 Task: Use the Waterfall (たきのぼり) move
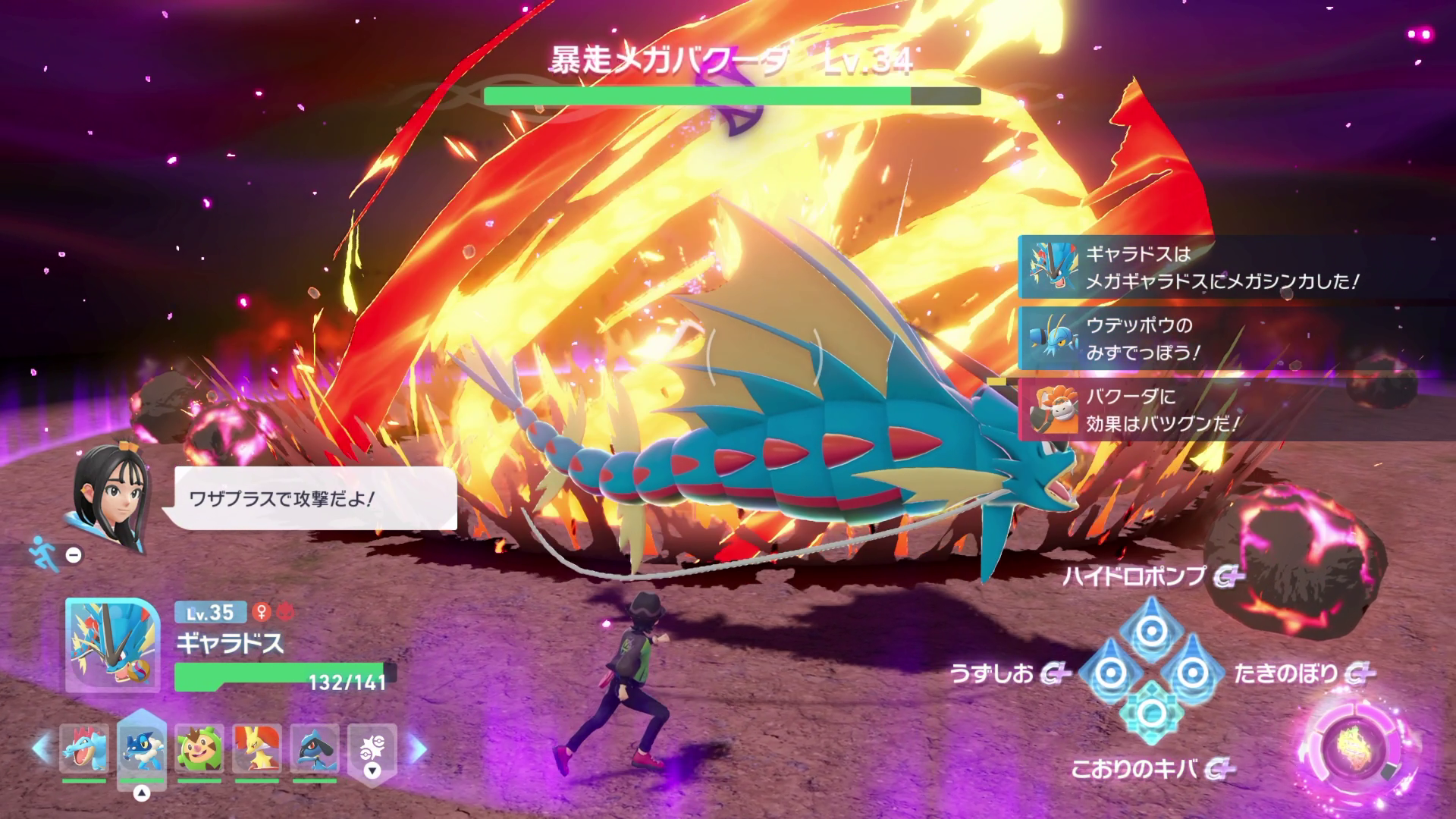point(1193,671)
